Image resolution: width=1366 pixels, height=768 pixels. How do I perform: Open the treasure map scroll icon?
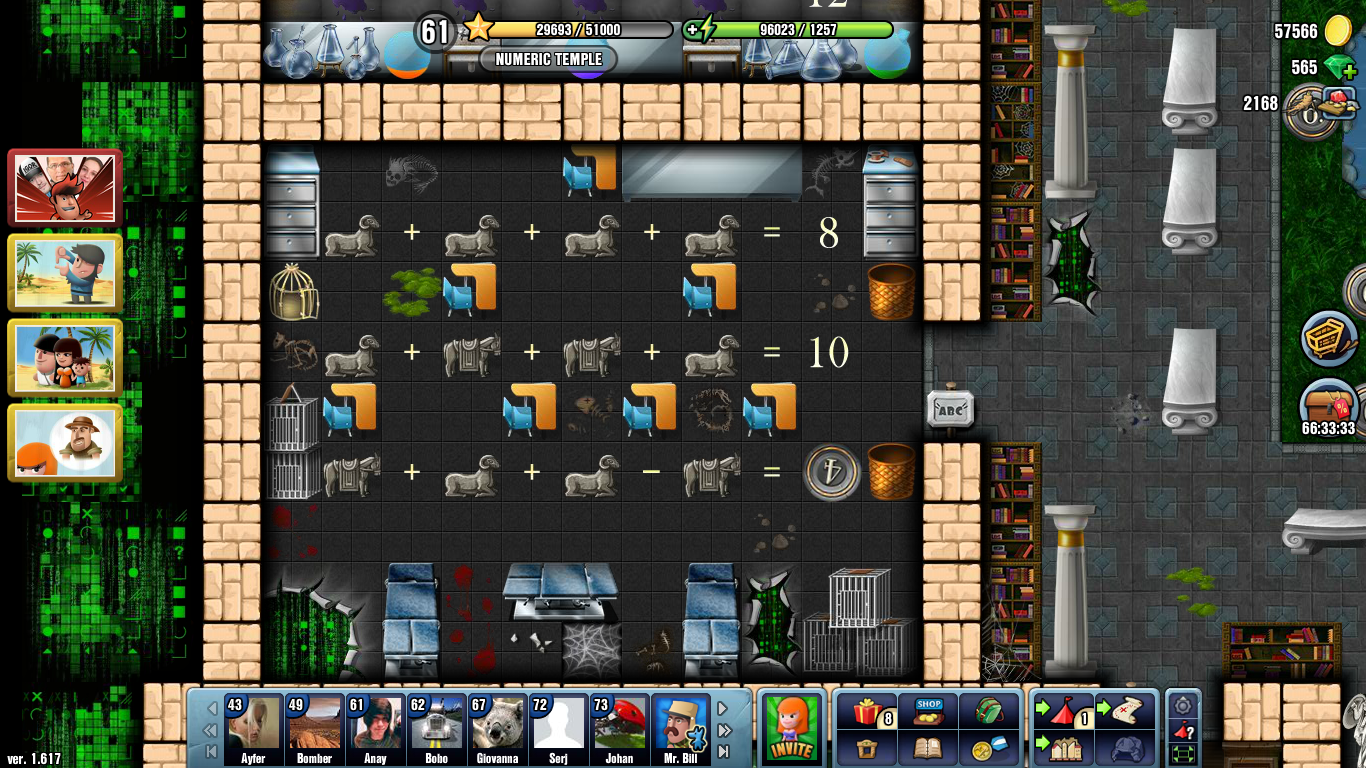(x=1125, y=710)
